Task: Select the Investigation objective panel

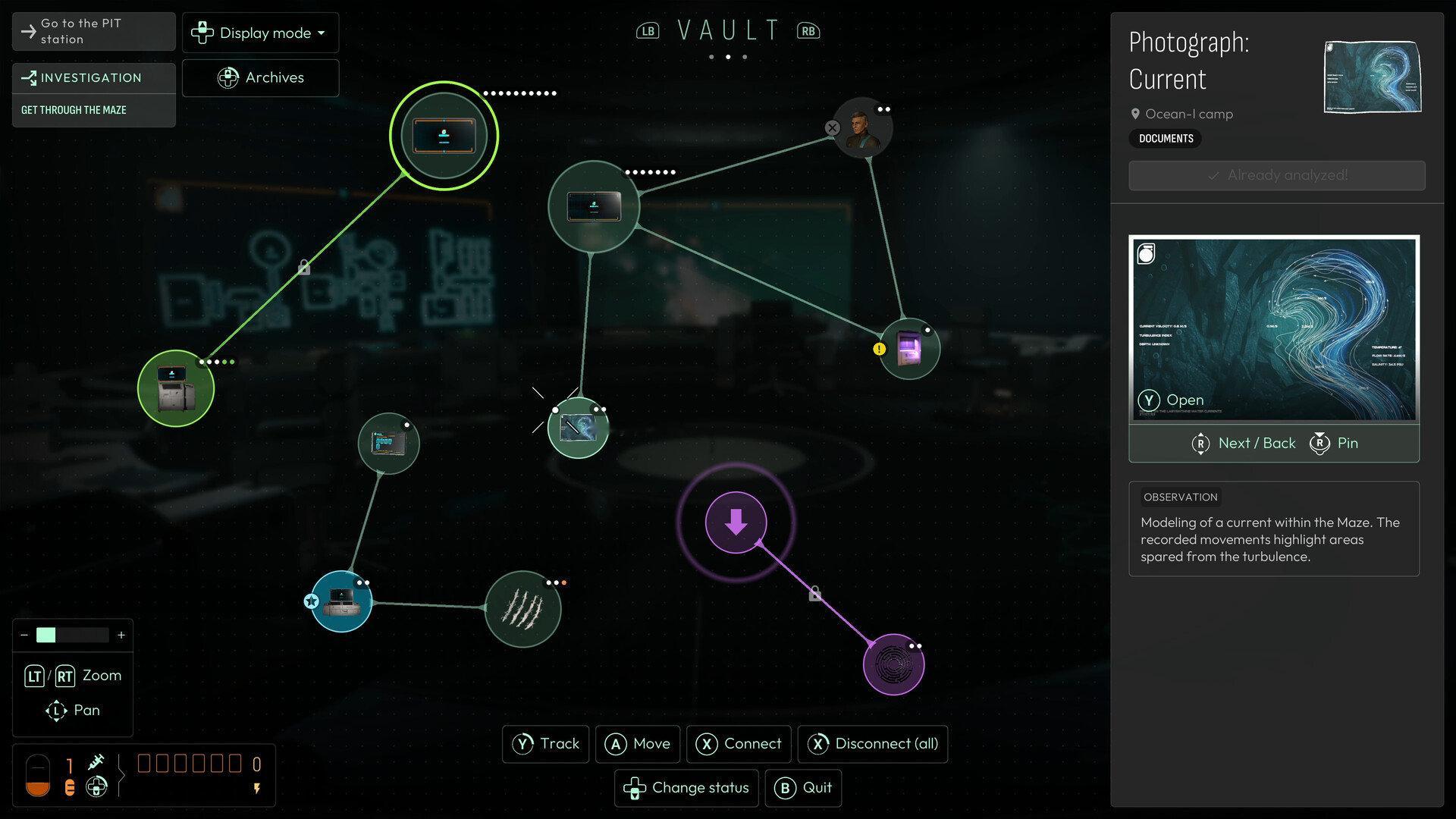Action: point(93,95)
